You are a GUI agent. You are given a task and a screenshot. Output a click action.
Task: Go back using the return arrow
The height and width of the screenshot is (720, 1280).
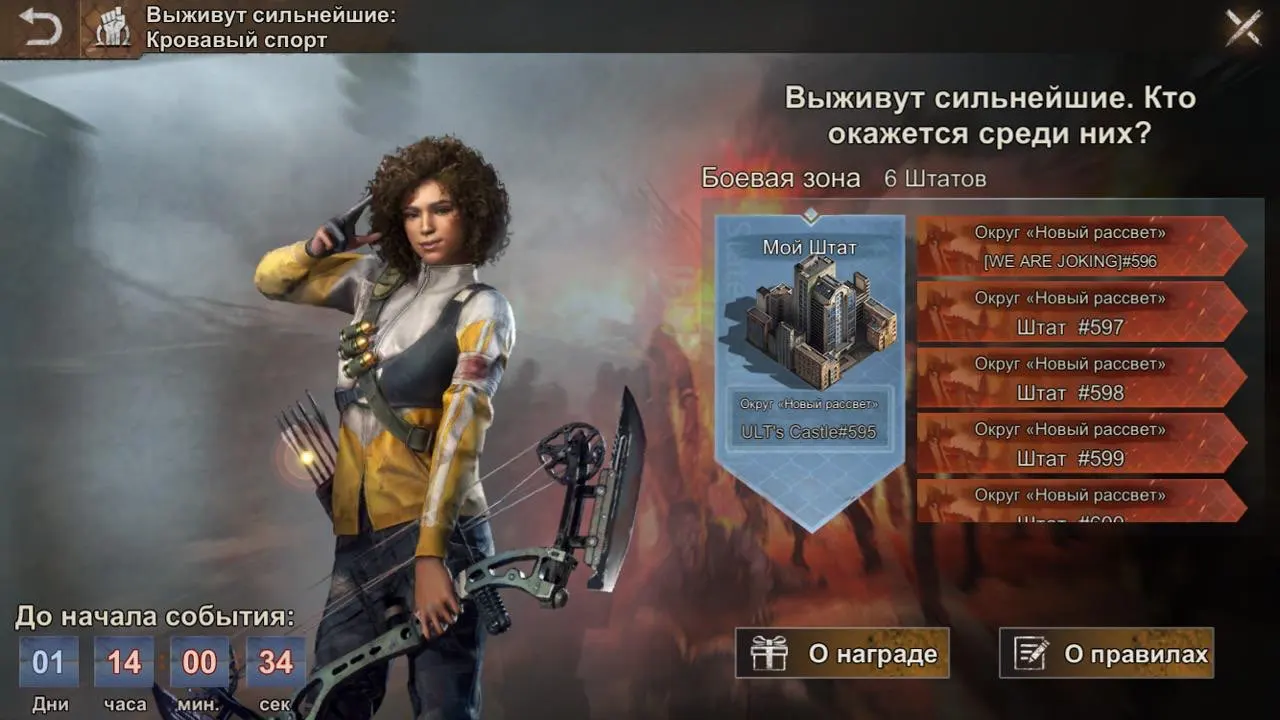point(40,27)
